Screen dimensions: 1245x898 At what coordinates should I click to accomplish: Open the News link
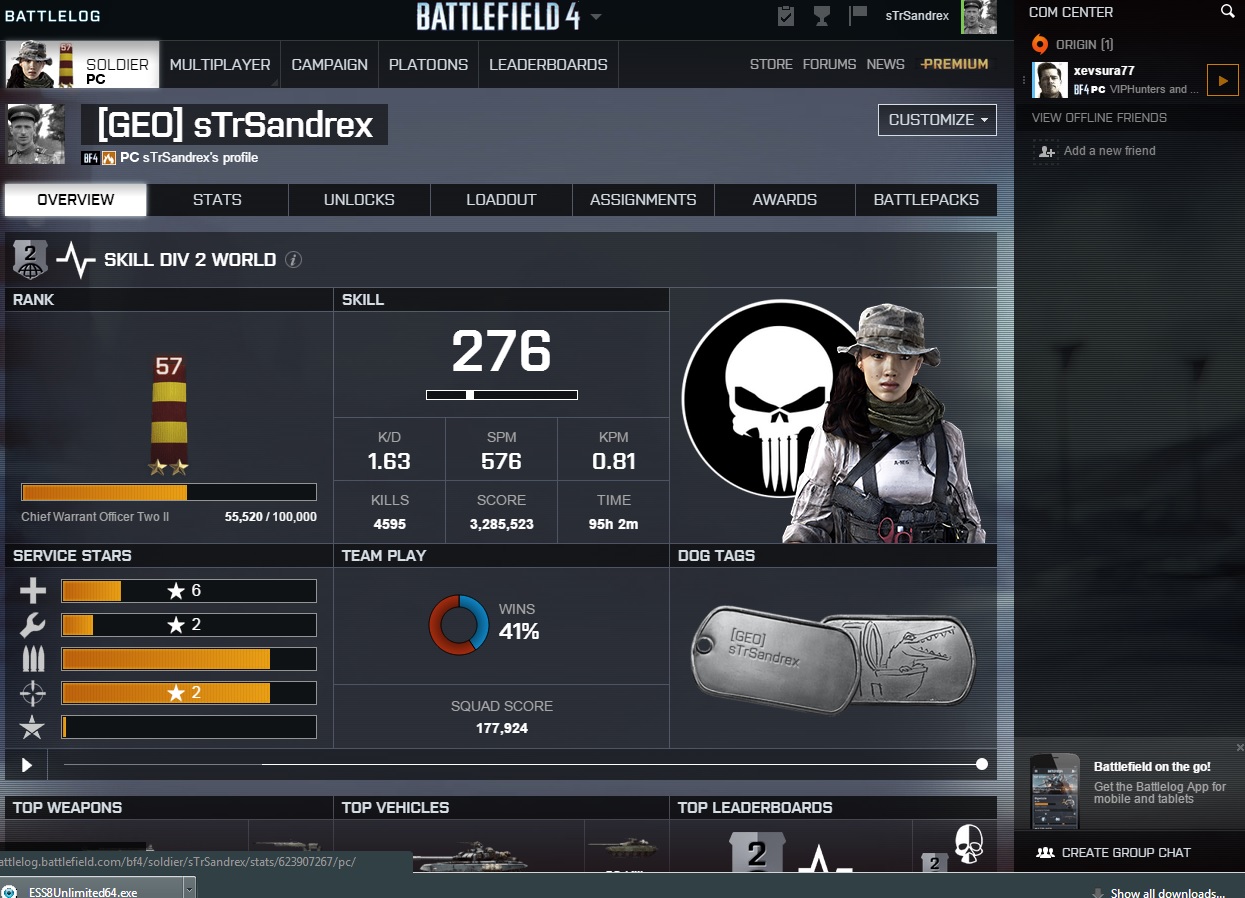point(885,65)
